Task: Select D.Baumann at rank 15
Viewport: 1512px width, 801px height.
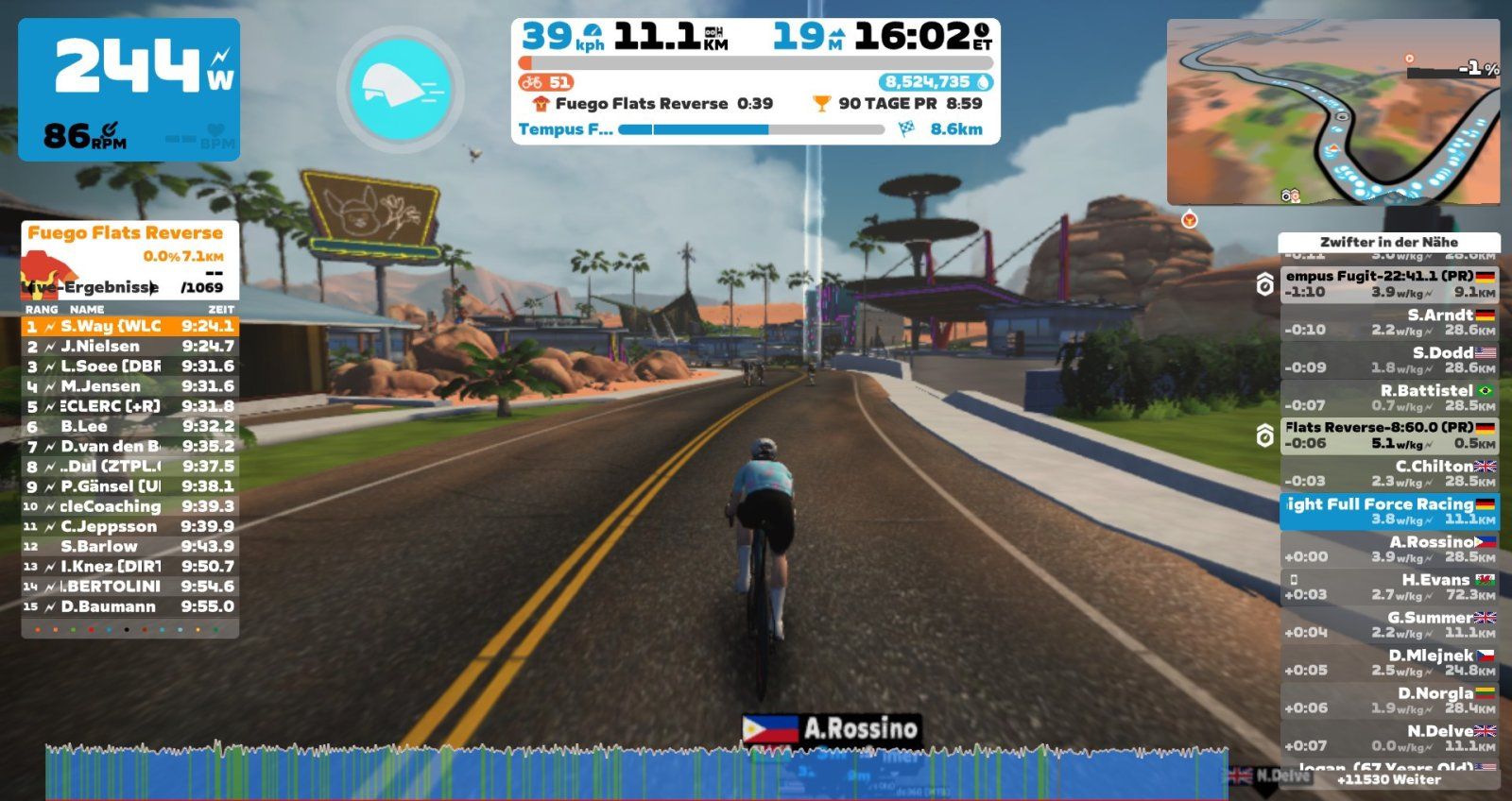Action: pyautogui.click(x=129, y=606)
